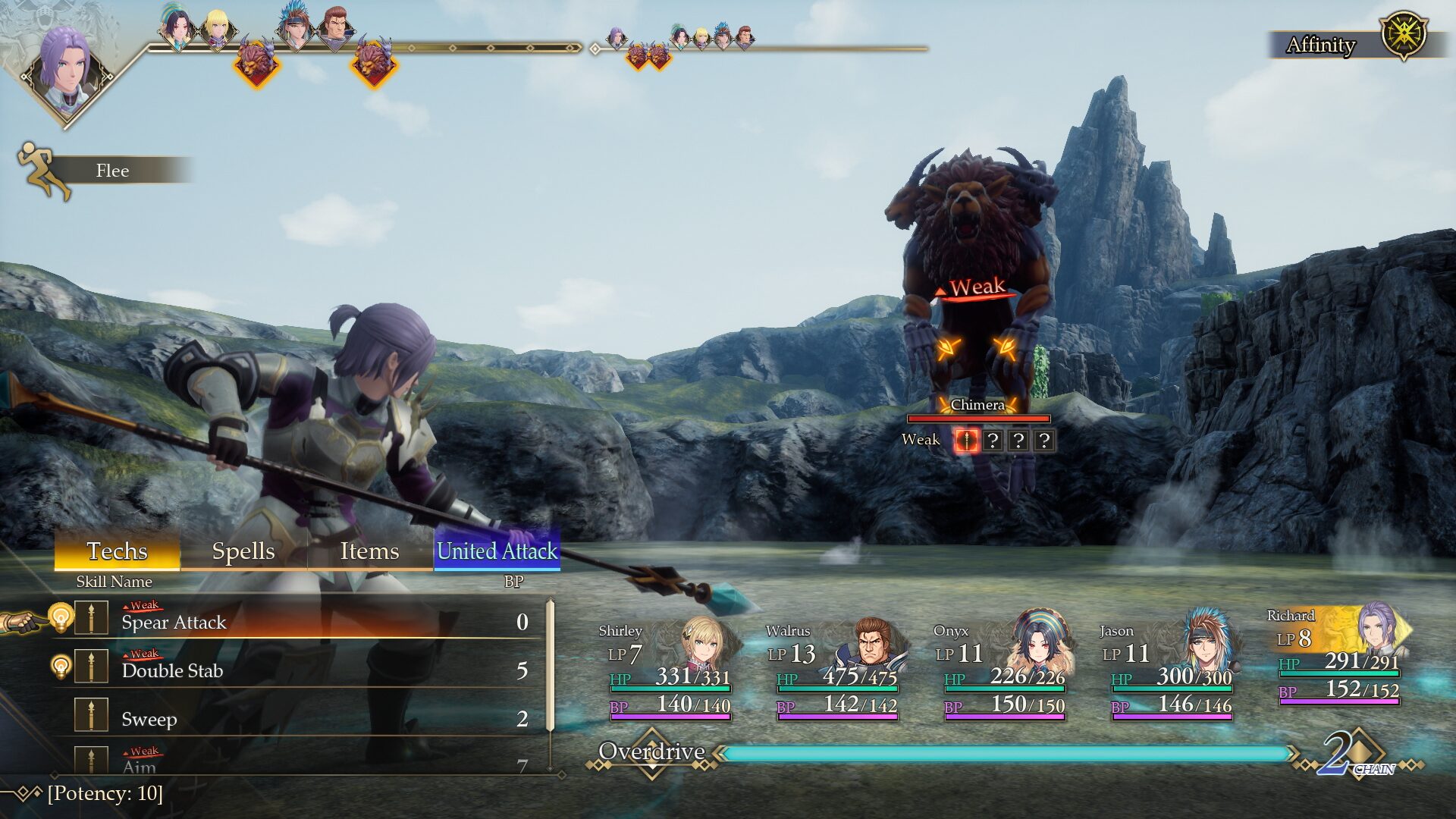Open the Spells tab
This screenshot has height=819, width=1456.
click(x=243, y=551)
